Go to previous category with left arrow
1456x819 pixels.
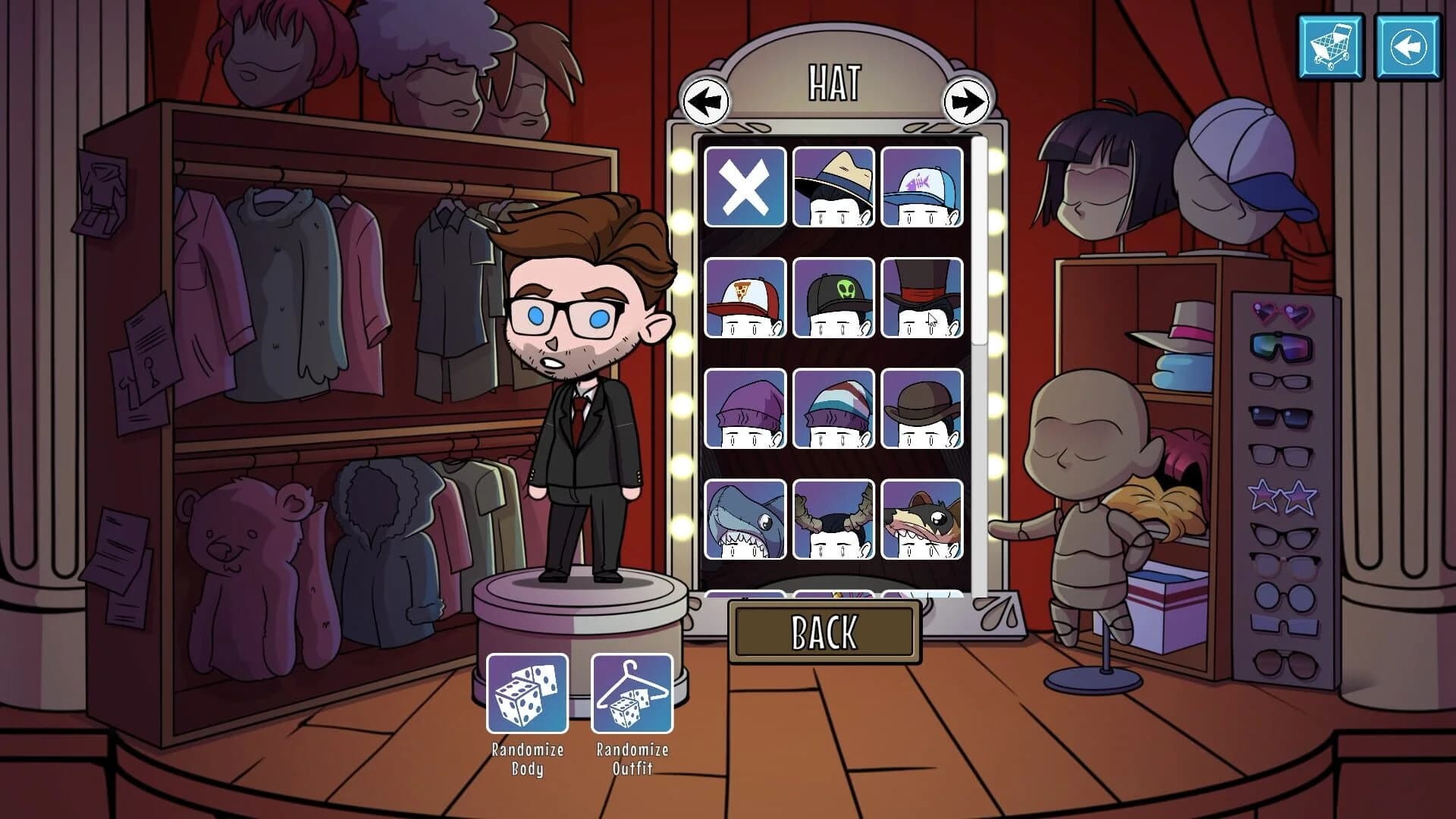705,99
